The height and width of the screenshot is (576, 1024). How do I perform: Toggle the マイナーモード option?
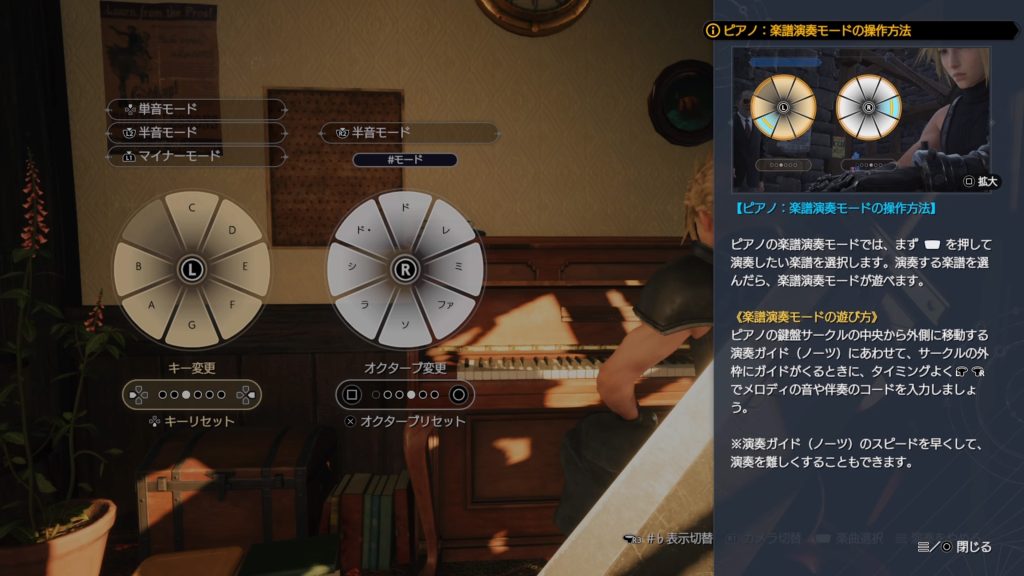tap(196, 156)
